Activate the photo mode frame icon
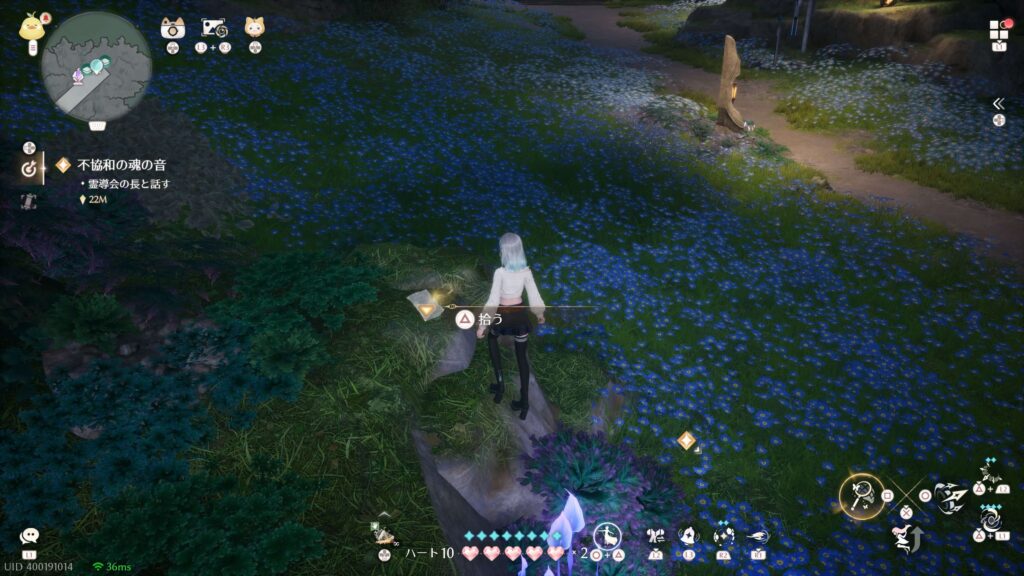This screenshot has height=576, width=1024. point(213,27)
